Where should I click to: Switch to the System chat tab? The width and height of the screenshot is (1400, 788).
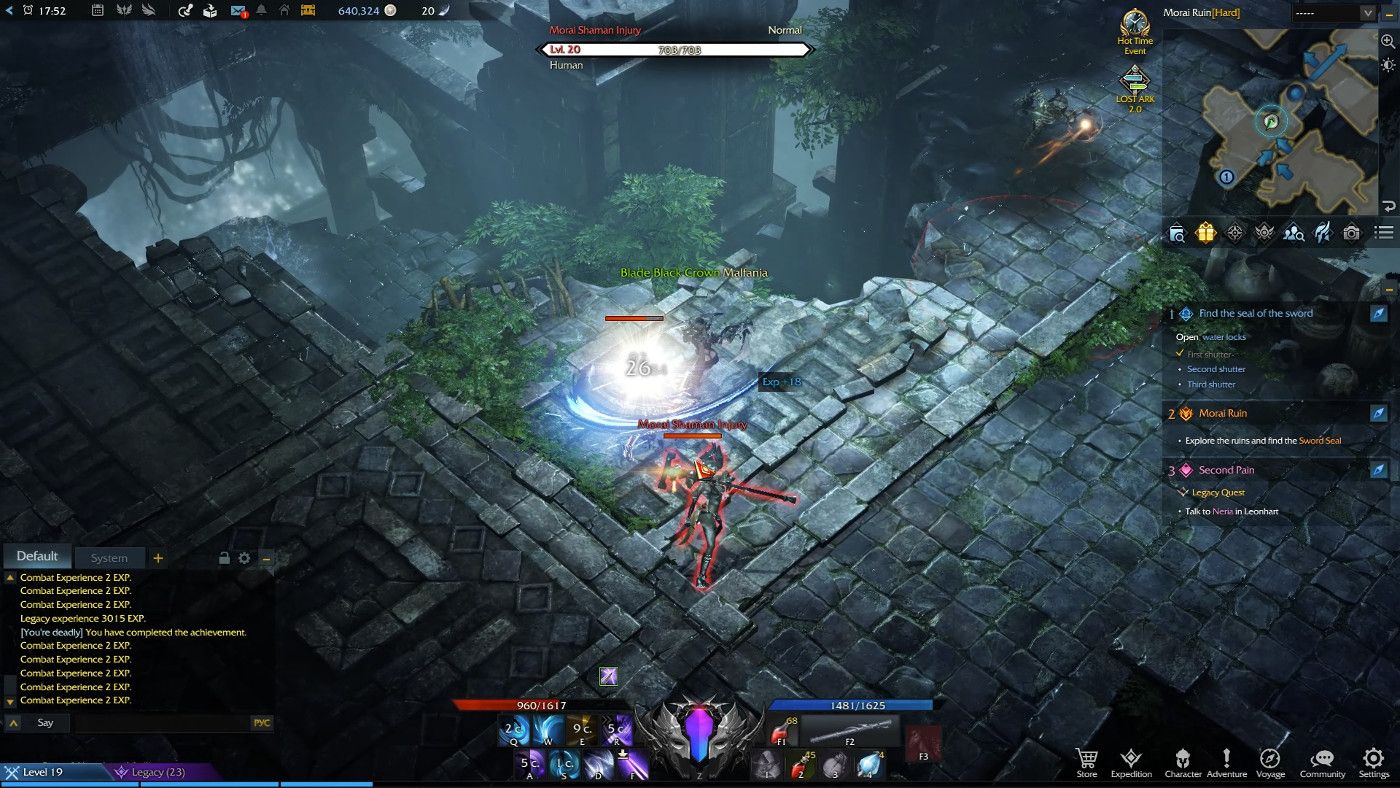109,558
